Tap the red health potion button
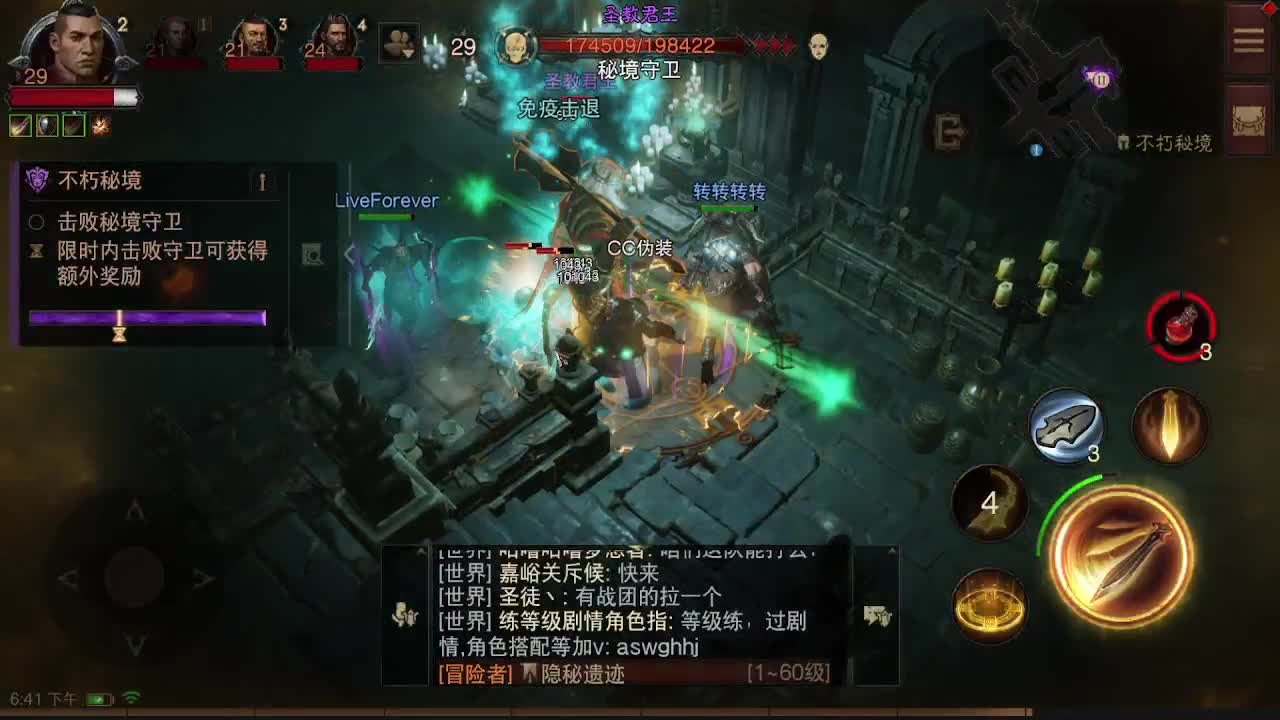 (1182, 323)
